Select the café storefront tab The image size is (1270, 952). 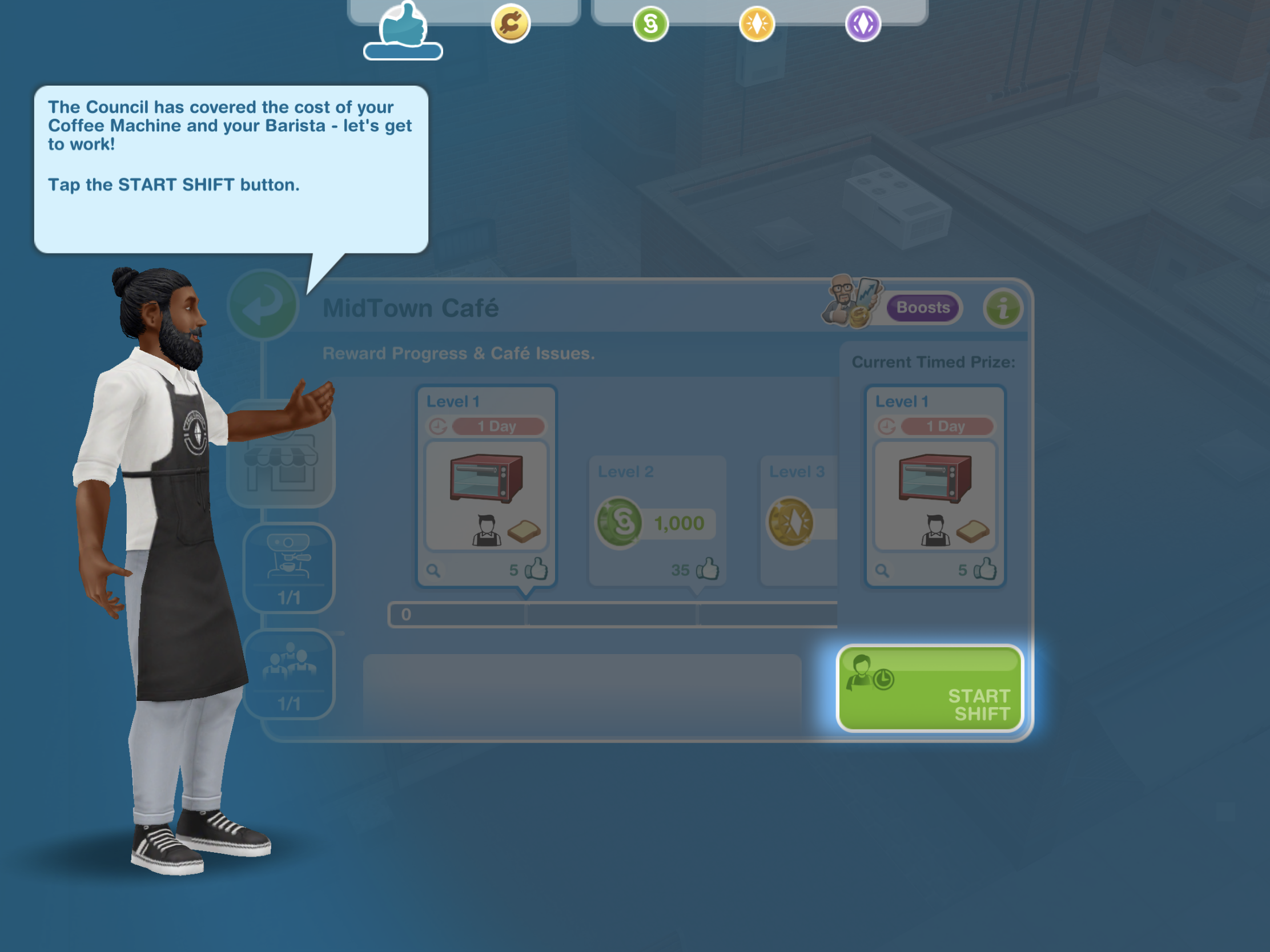click(x=282, y=456)
